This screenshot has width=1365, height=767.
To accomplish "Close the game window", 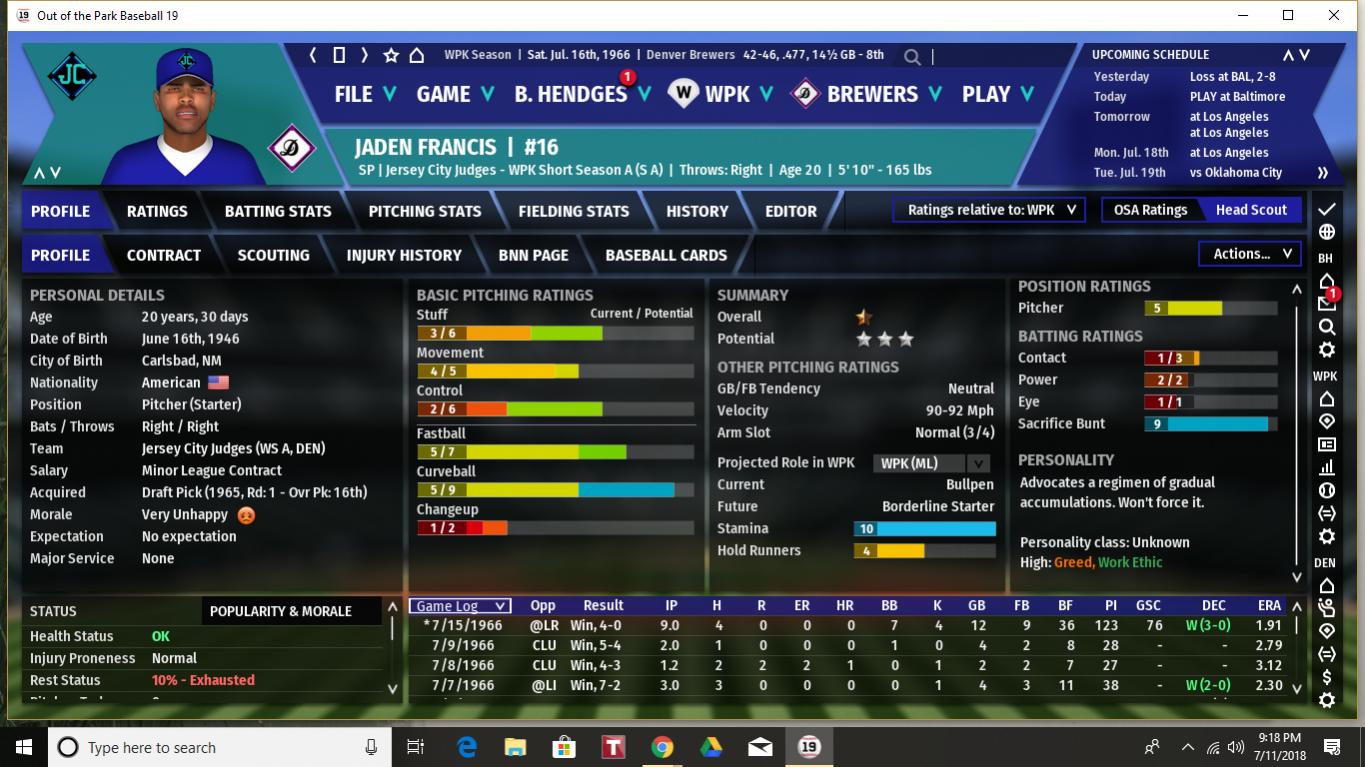I will click(x=1334, y=15).
